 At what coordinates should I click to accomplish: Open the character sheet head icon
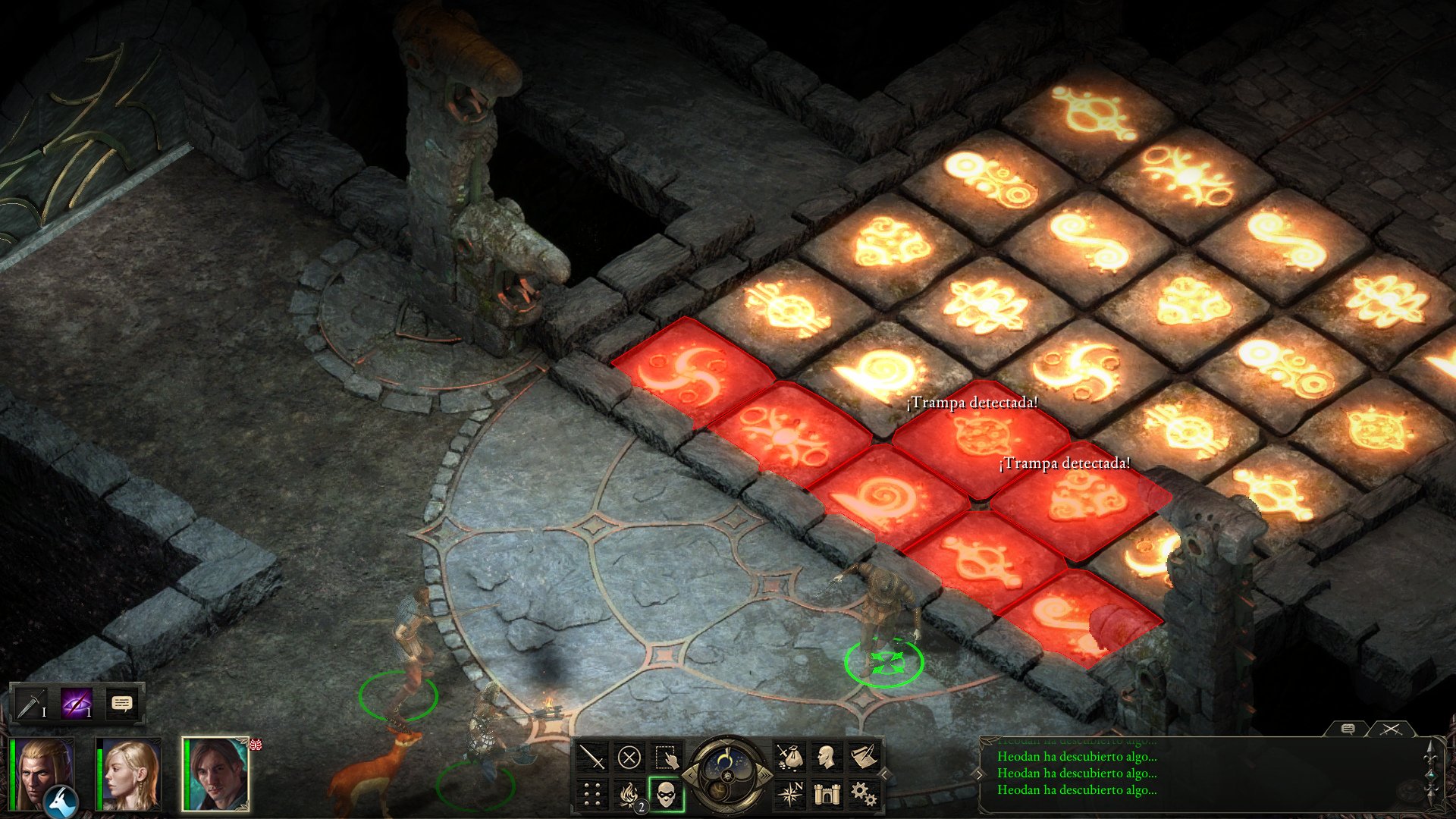pyautogui.click(x=828, y=757)
